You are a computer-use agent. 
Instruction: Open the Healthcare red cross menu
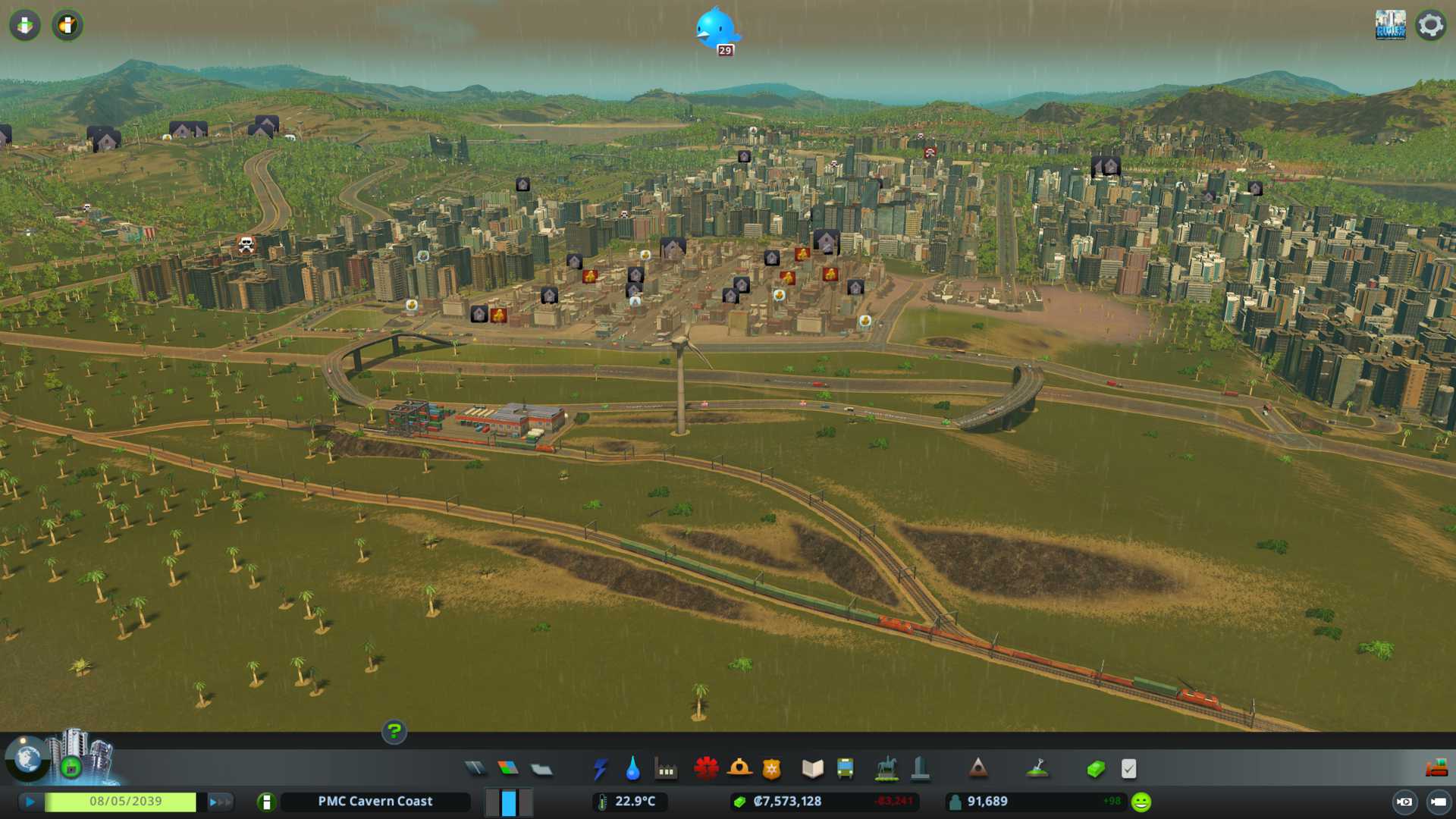point(706,769)
